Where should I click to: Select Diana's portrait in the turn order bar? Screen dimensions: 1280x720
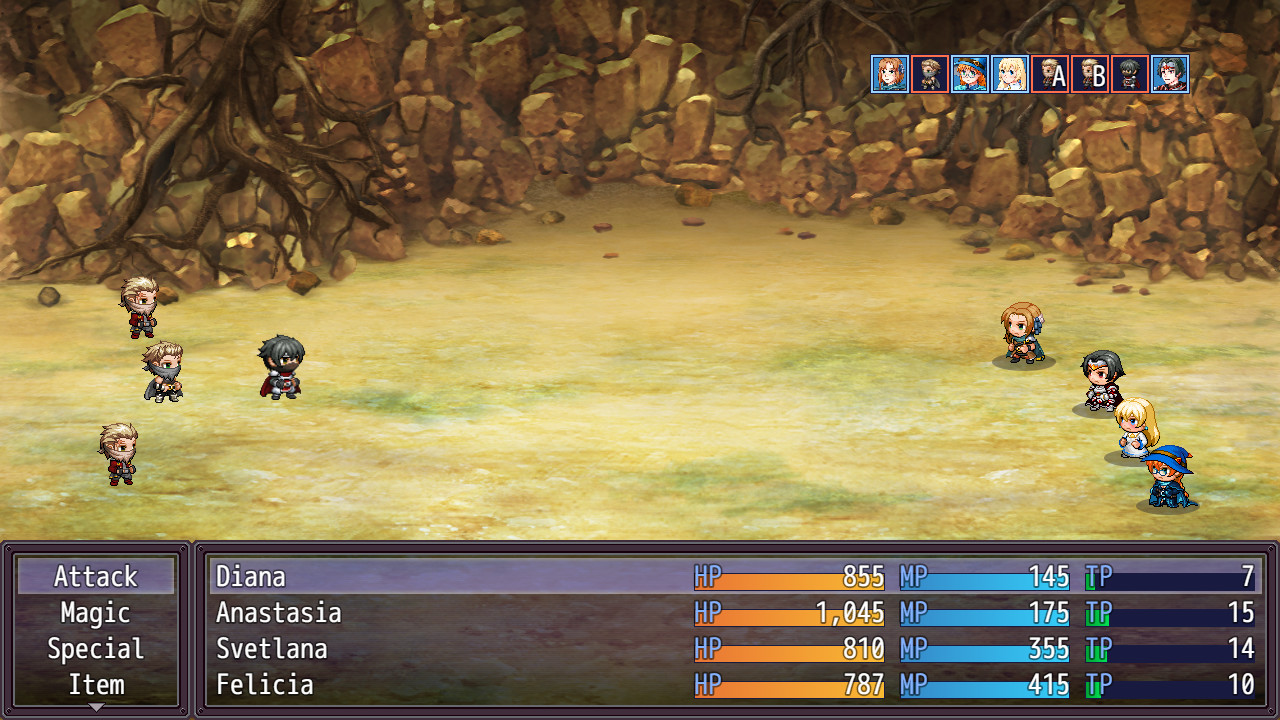[x=890, y=72]
